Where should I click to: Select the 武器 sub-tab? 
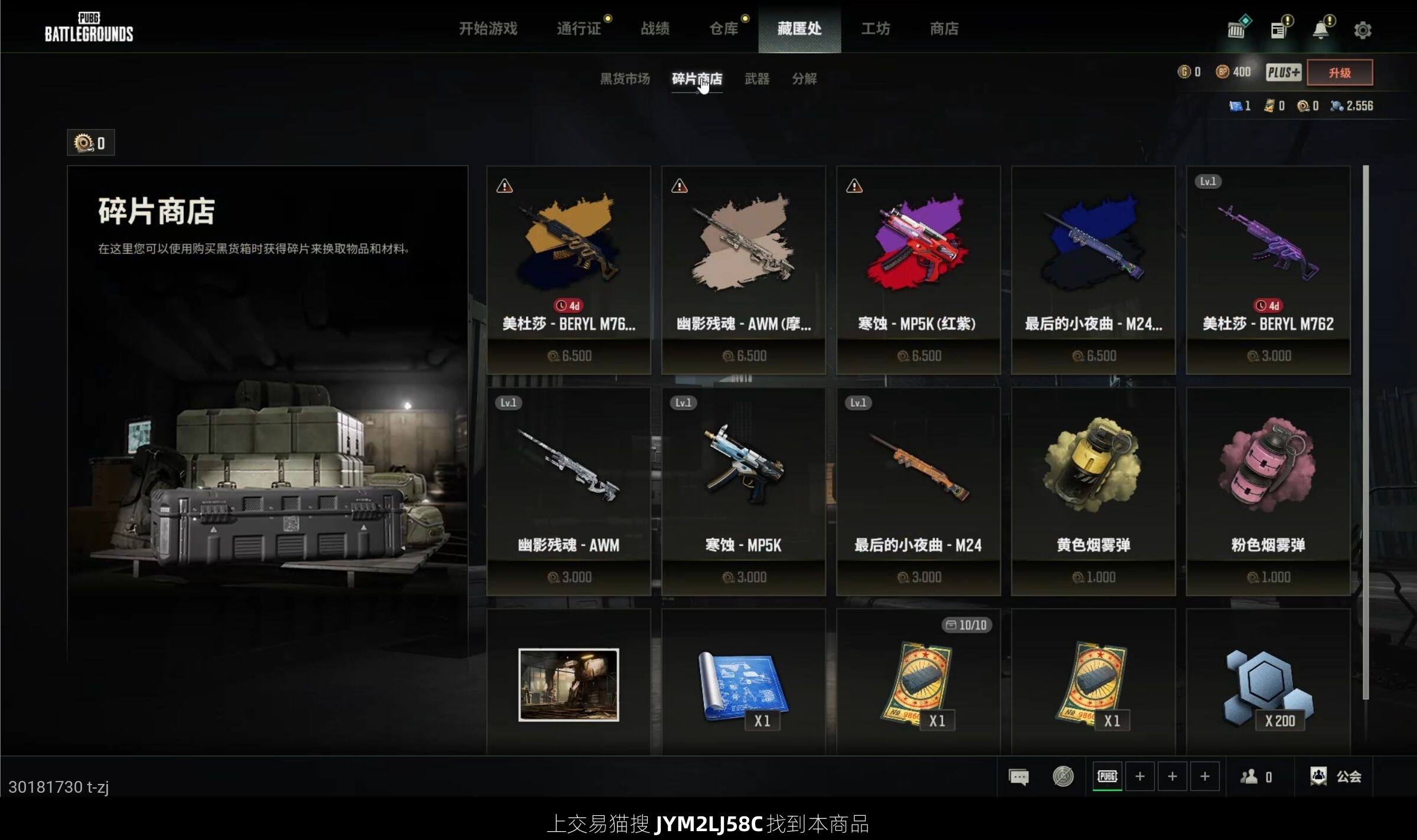pyautogui.click(x=756, y=79)
